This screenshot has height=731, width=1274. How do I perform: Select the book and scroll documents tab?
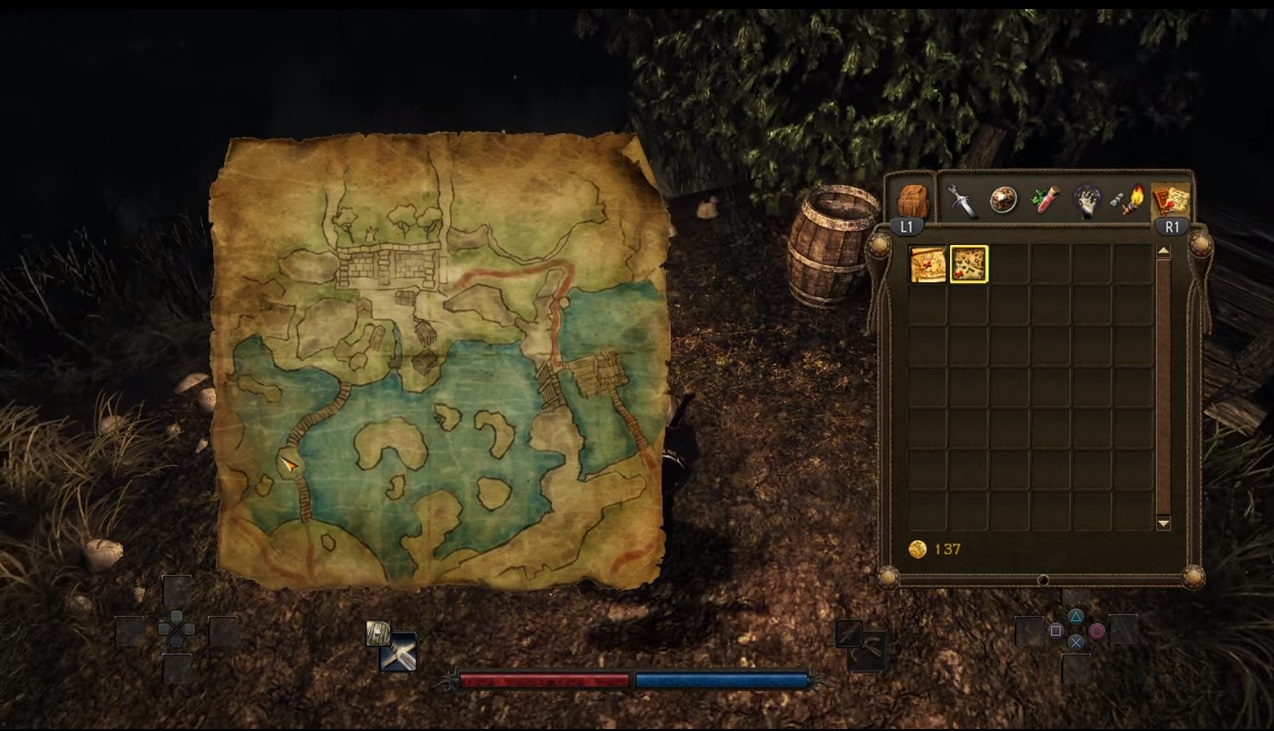tap(1170, 199)
